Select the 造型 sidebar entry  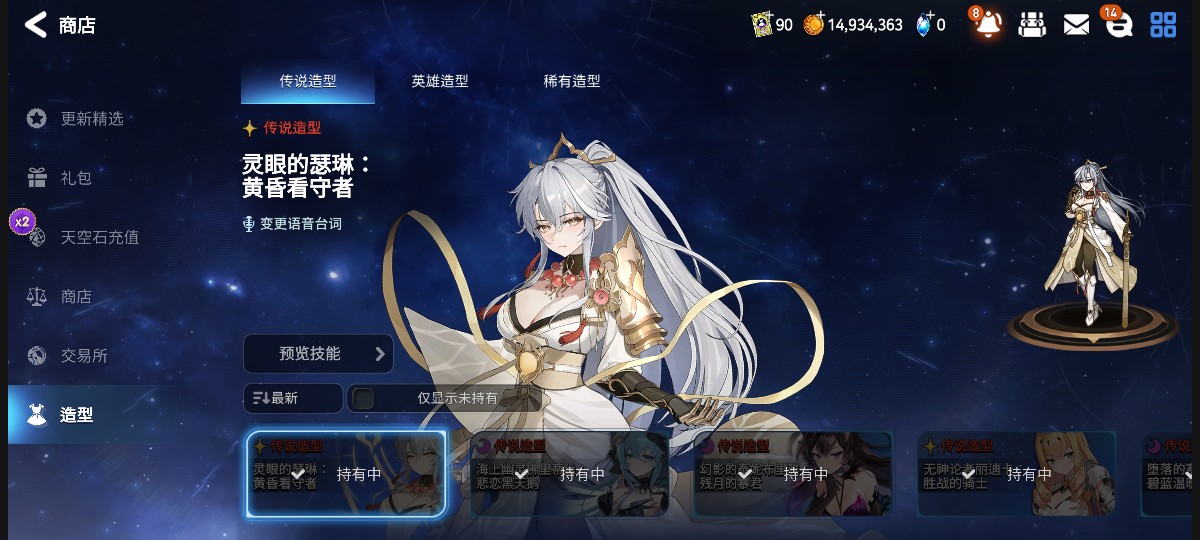click(77, 415)
